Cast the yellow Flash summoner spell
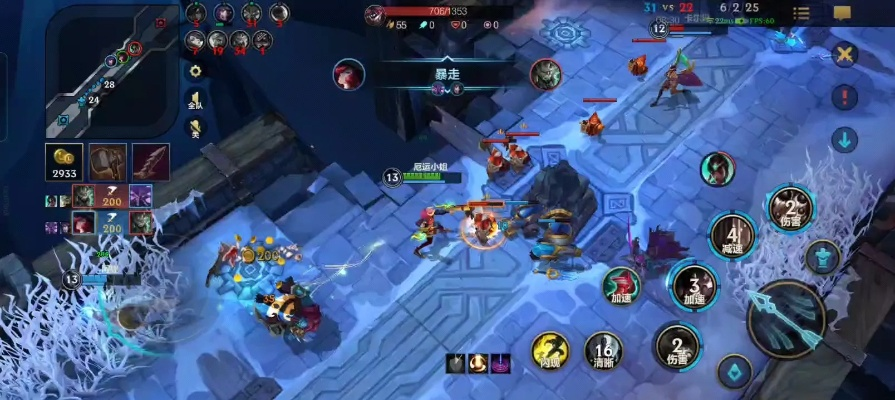Screen dimensions: 895x400 click(x=550, y=351)
